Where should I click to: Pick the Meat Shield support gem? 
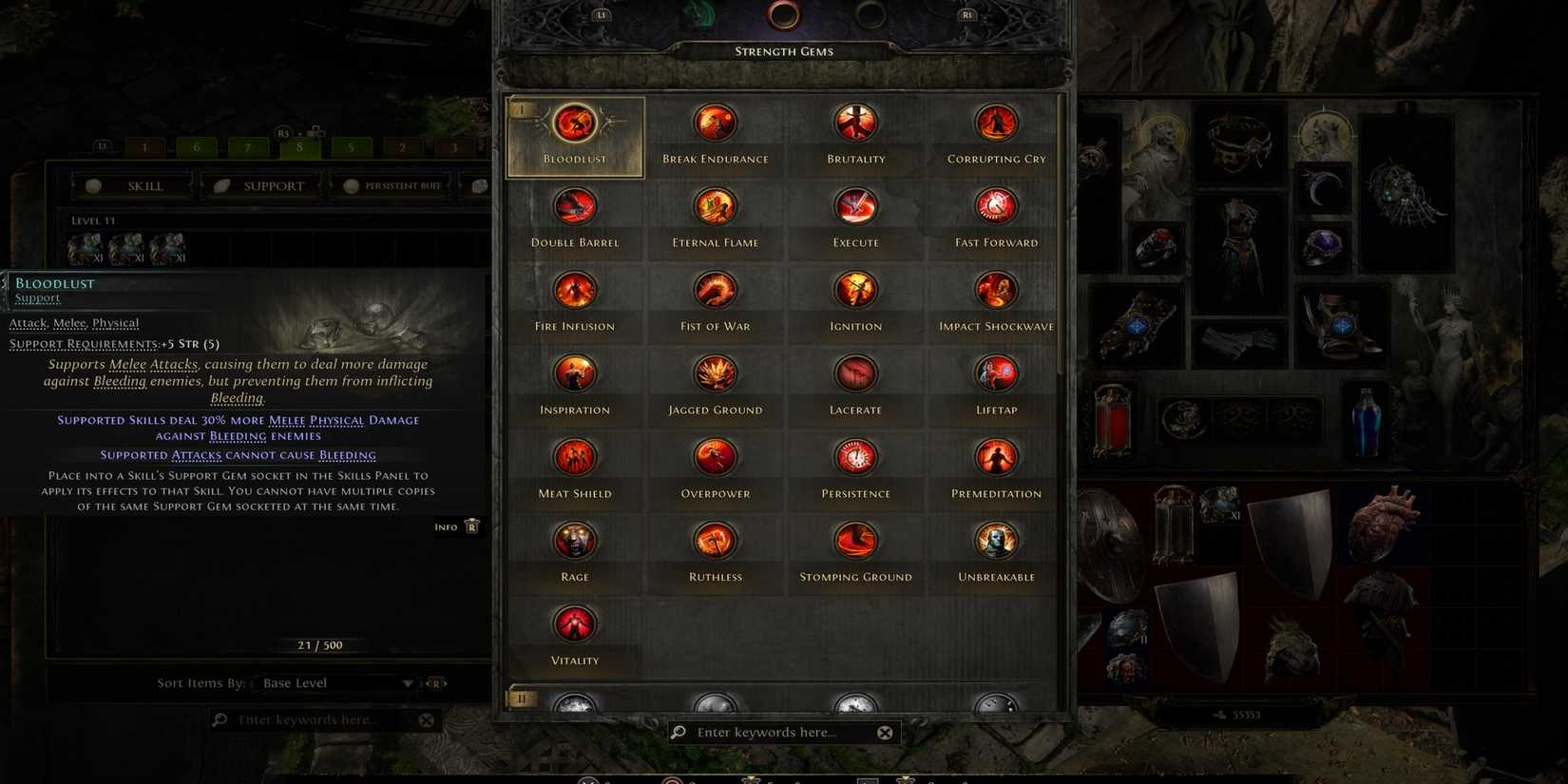574,456
